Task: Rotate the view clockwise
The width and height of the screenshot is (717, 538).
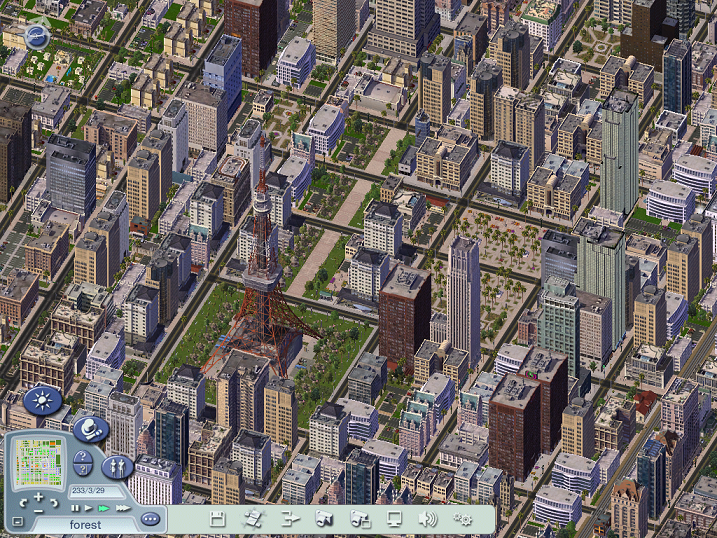Action: pos(56,504)
